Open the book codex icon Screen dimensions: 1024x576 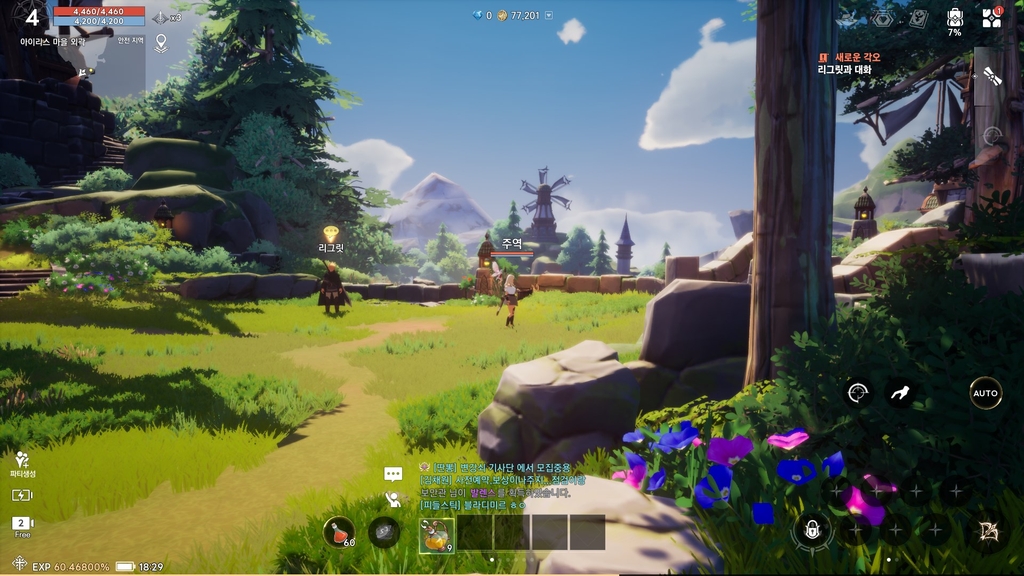918,18
